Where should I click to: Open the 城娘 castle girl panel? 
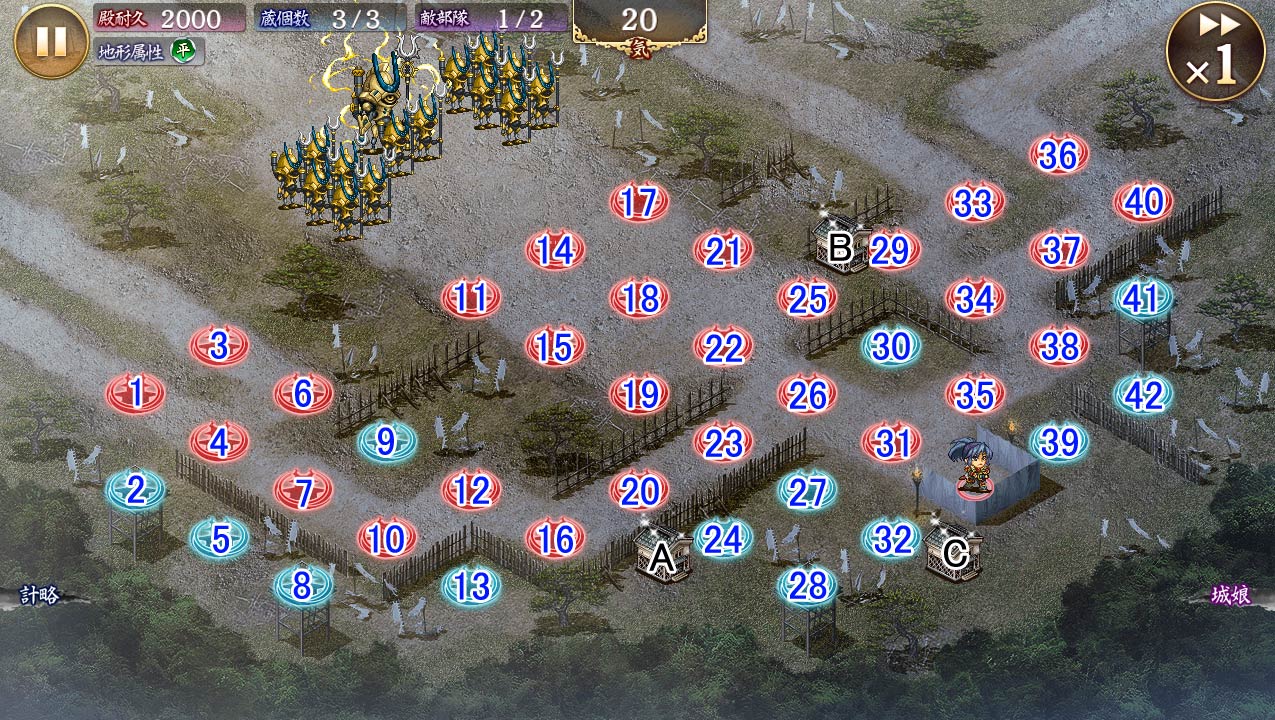pyautogui.click(x=1231, y=596)
